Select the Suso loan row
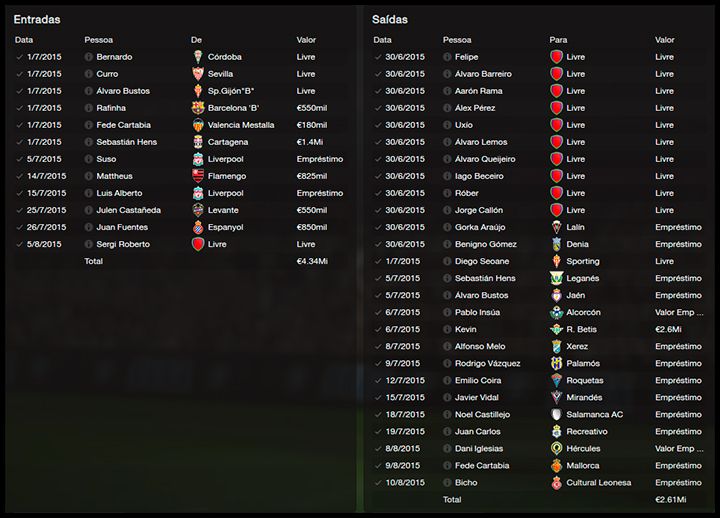The height and width of the screenshot is (518, 720). coord(106,159)
